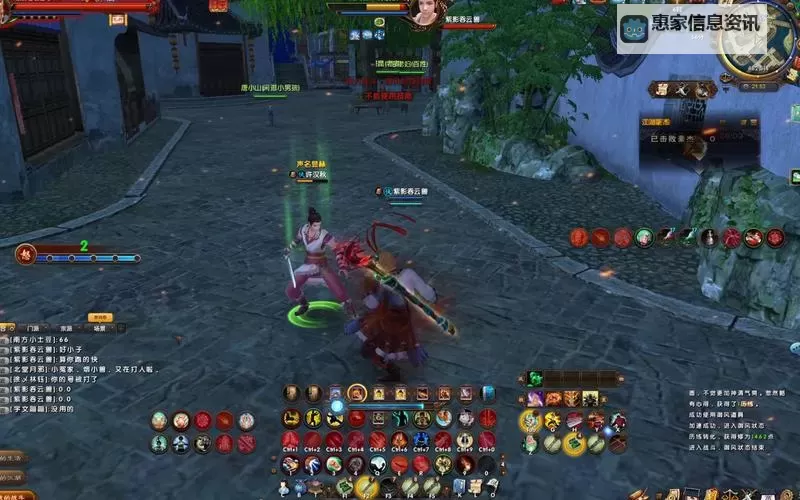Switch to the 帮派 chat tab
This screenshot has height=500, width=800.
(66, 327)
